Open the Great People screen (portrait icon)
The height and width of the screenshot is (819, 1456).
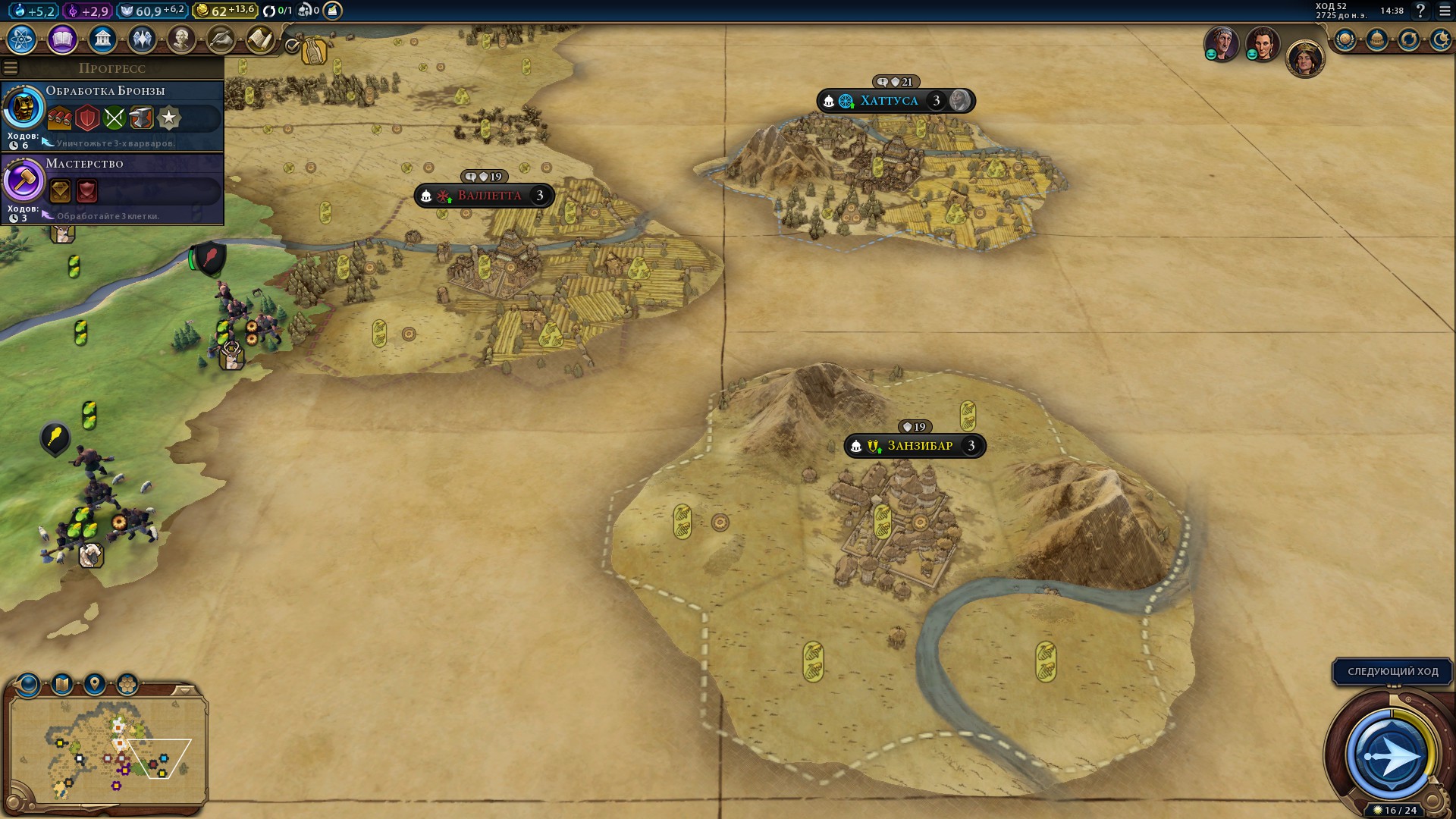[x=183, y=39]
